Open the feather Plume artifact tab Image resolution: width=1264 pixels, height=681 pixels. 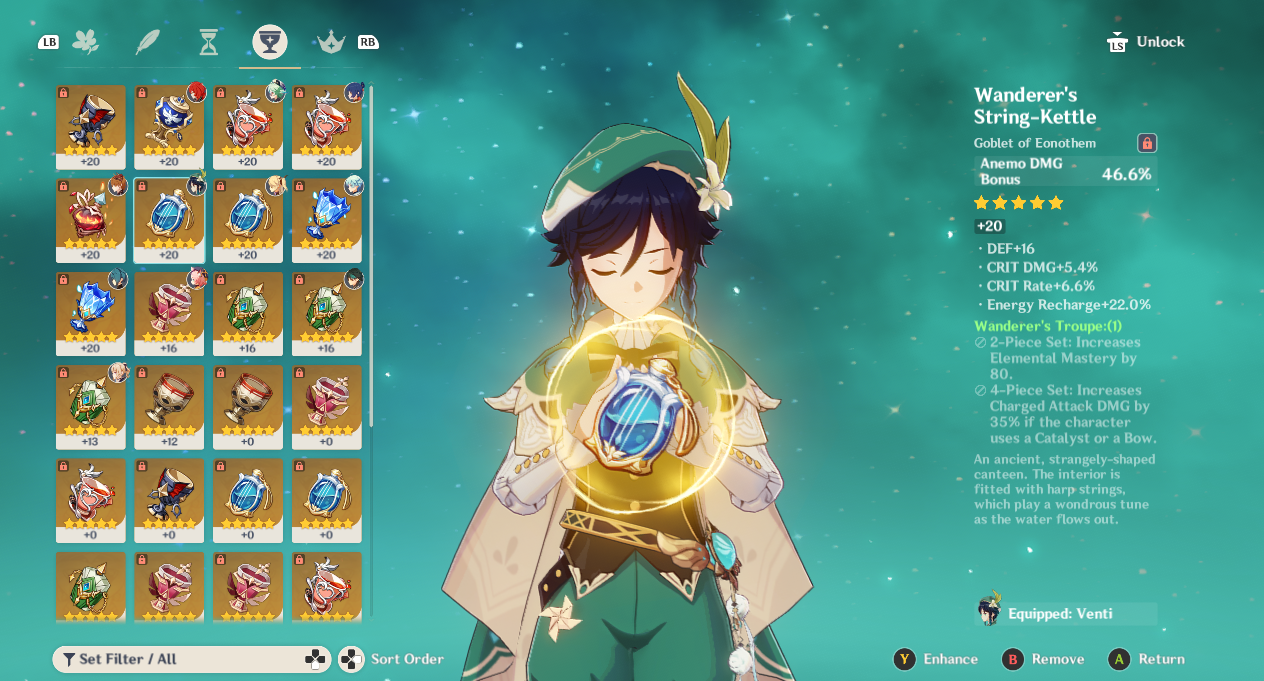(148, 42)
